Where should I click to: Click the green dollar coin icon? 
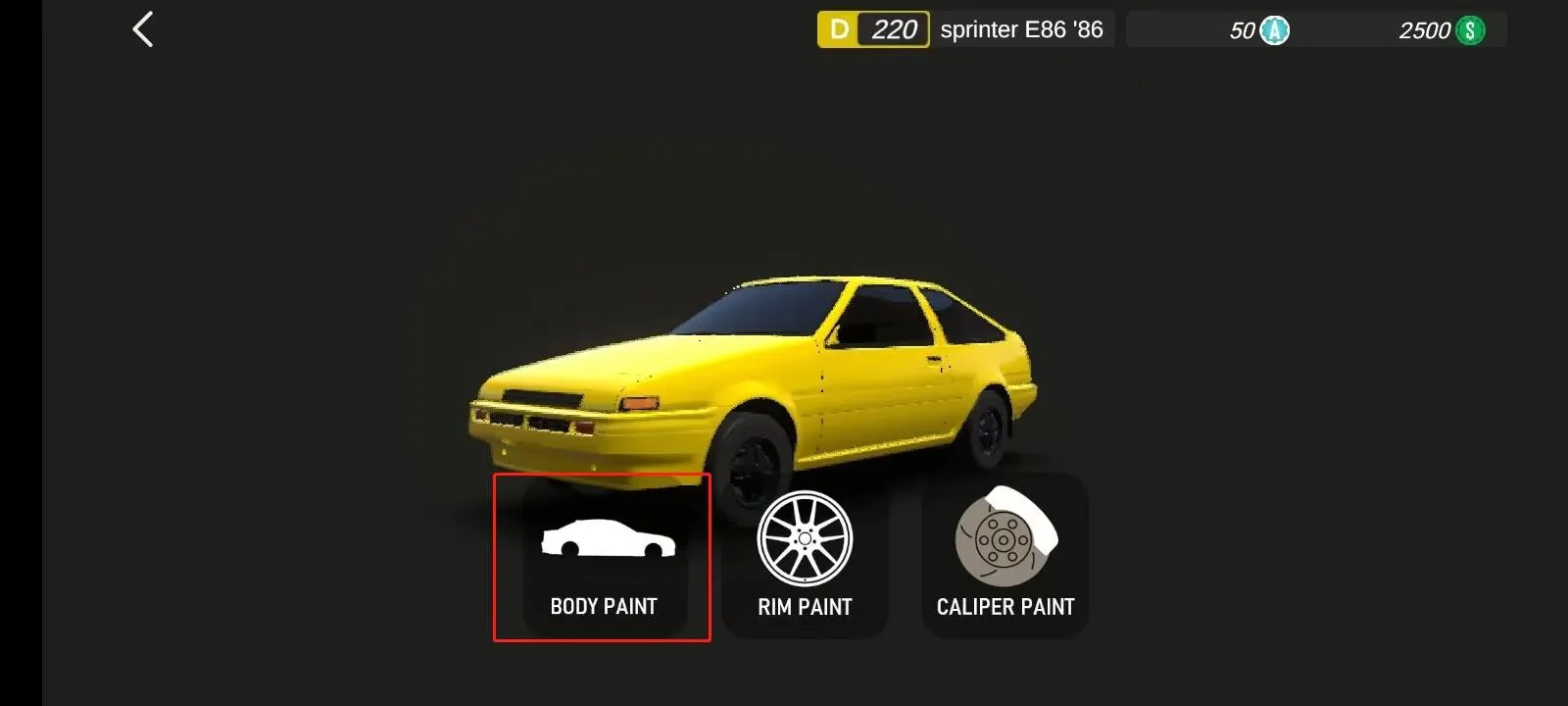click(x=1469, y=29)
